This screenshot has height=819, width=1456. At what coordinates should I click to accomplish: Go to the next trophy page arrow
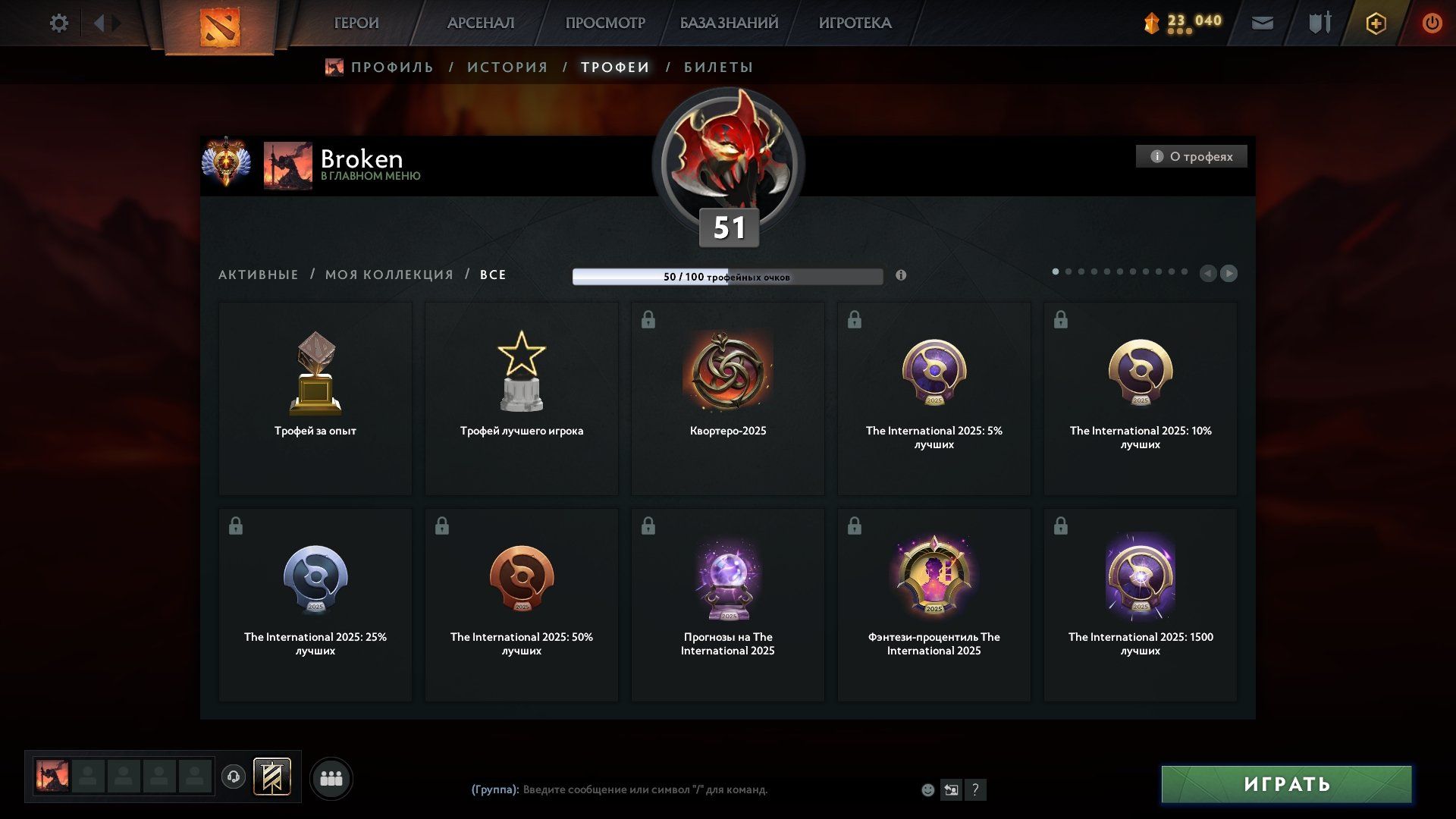pos(1229,273)
